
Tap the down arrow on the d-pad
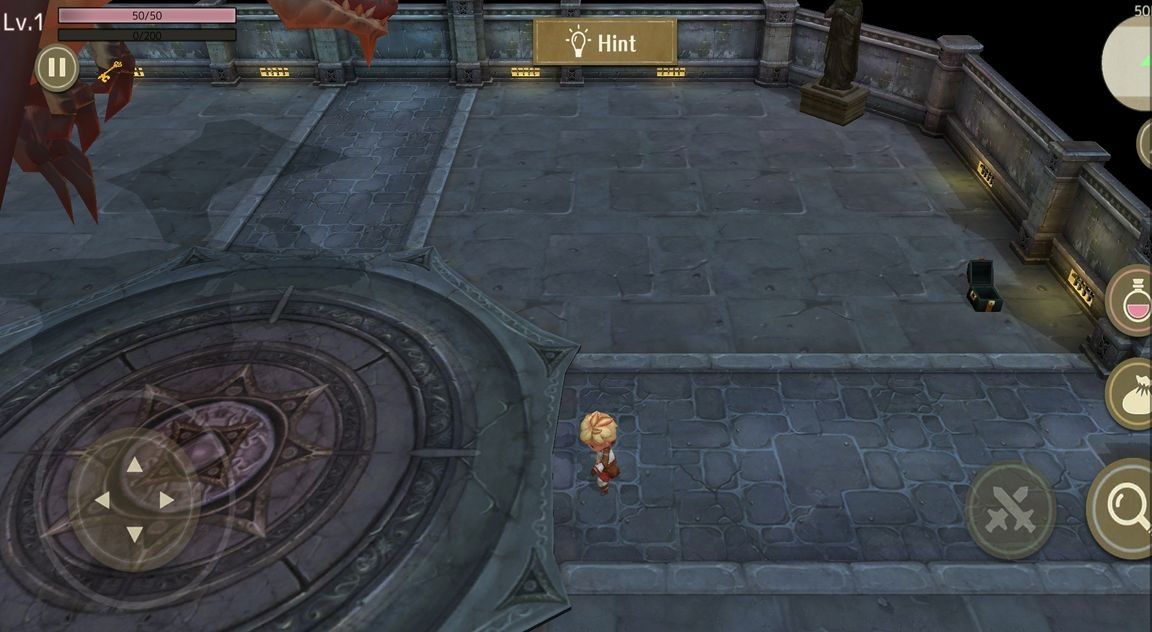click(134, 535)
